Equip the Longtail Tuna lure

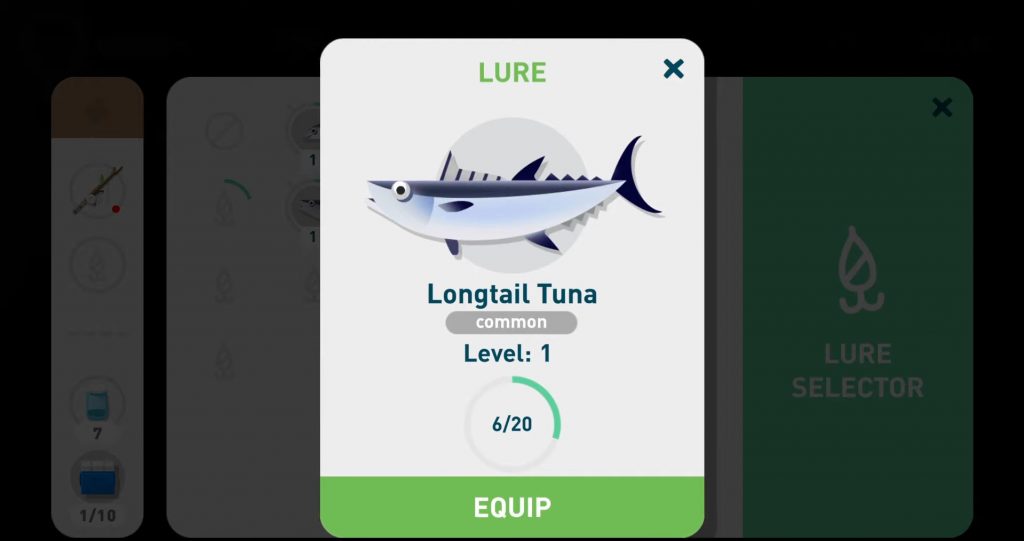coord(511,507)
